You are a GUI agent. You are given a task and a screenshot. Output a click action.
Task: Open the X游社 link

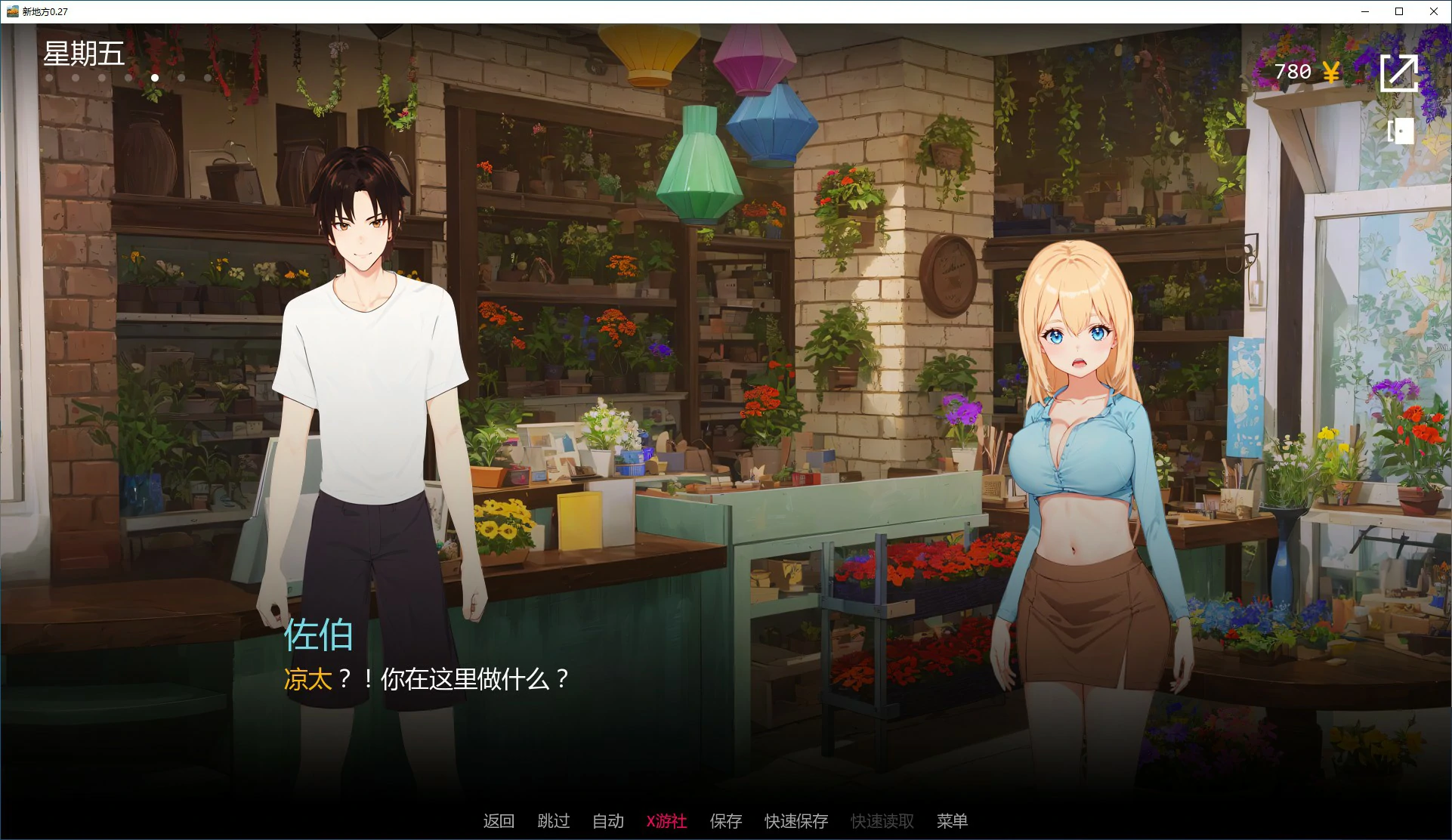click(666, 821)
